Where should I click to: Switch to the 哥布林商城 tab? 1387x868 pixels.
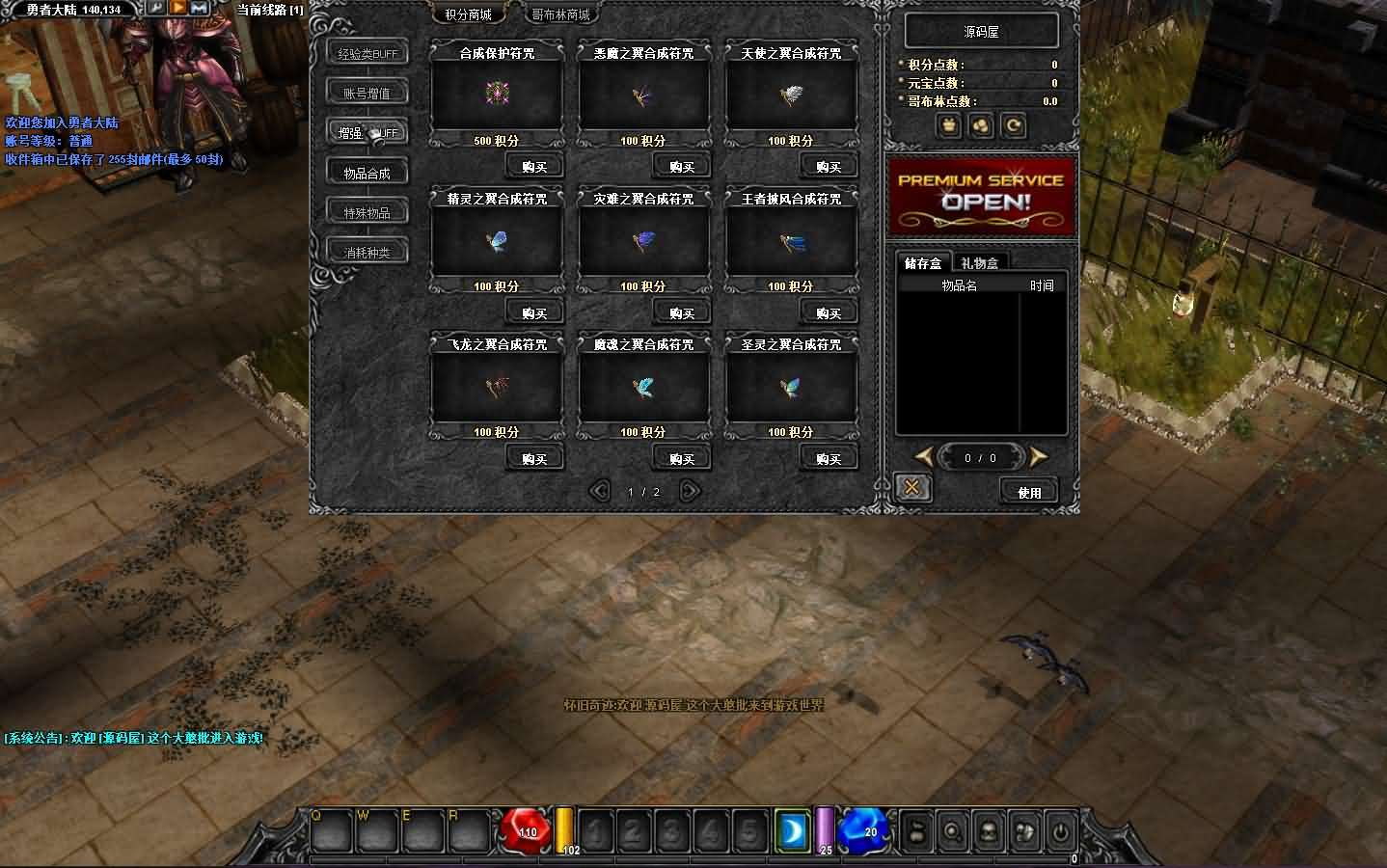point(559,14)
